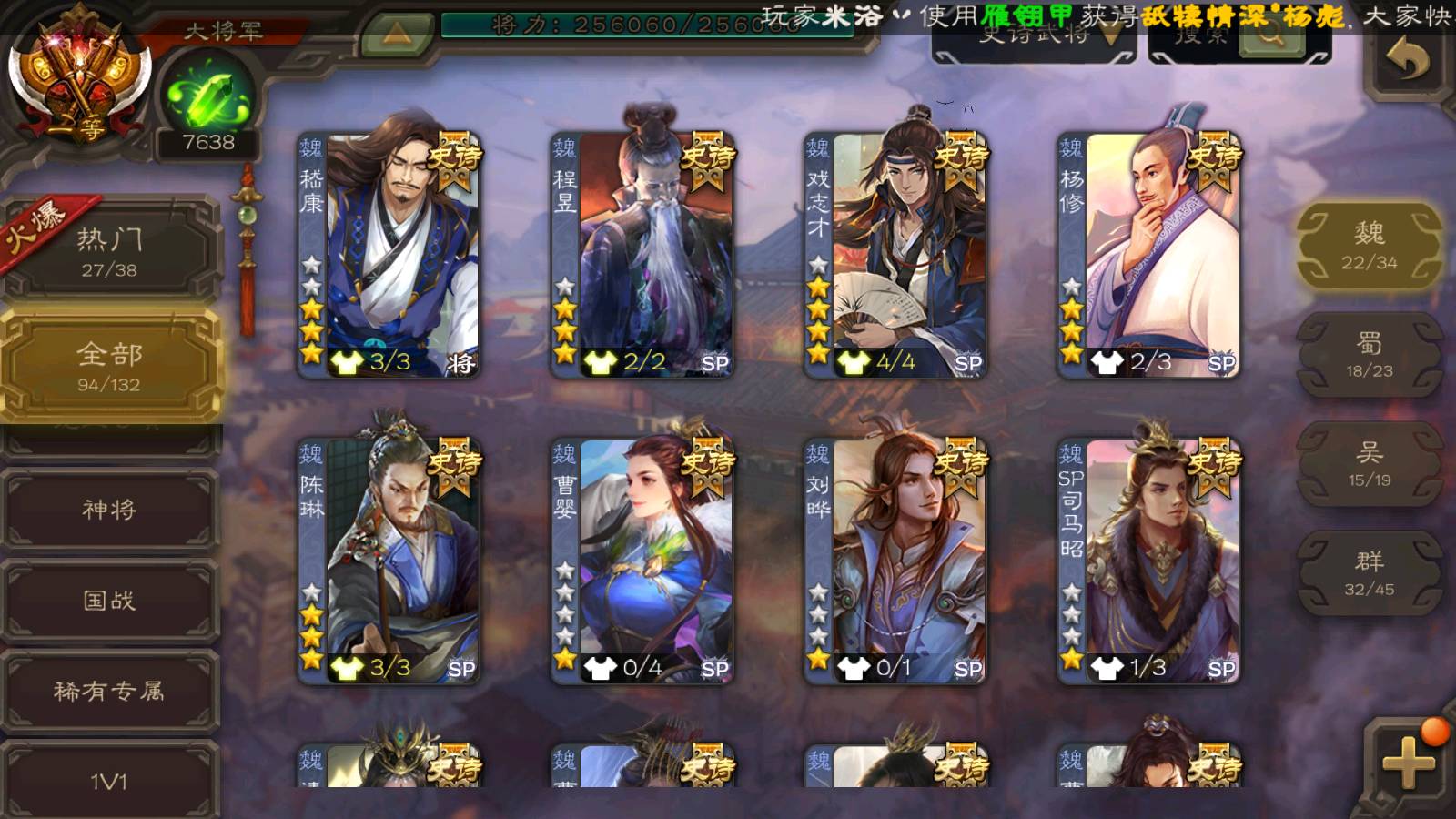Select the 稀有专属 category

coord(110,692)
